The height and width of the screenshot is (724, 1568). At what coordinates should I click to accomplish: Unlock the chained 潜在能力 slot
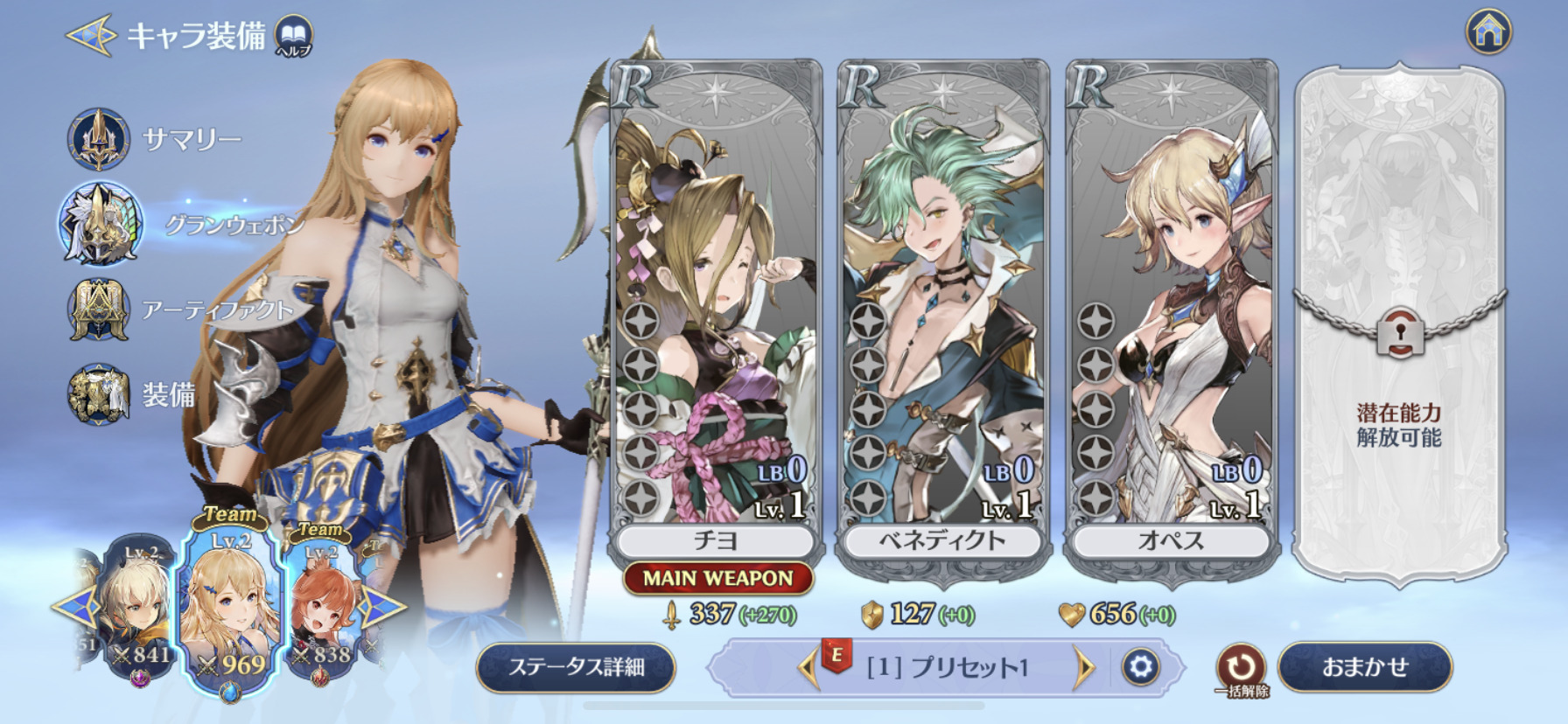point(1398,332)
